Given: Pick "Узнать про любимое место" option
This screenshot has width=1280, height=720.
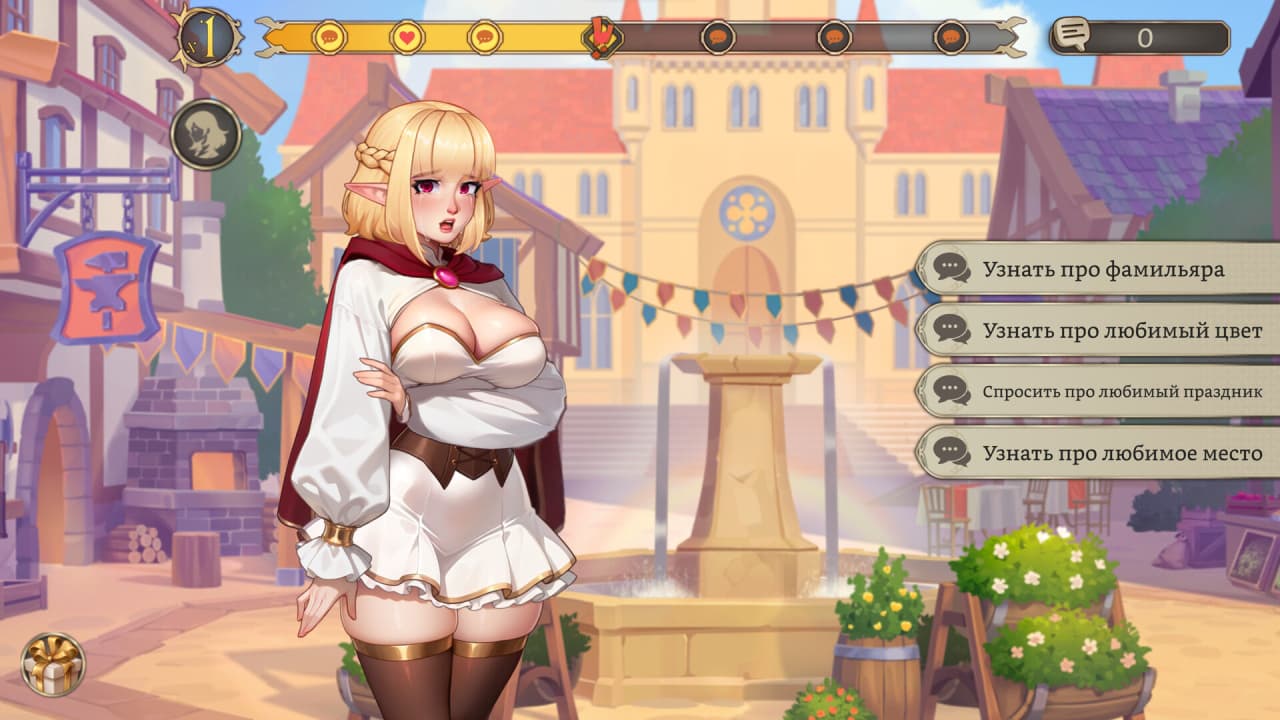Looking at the screenshot, I should pyautogui.click(x=1100, y=453).
